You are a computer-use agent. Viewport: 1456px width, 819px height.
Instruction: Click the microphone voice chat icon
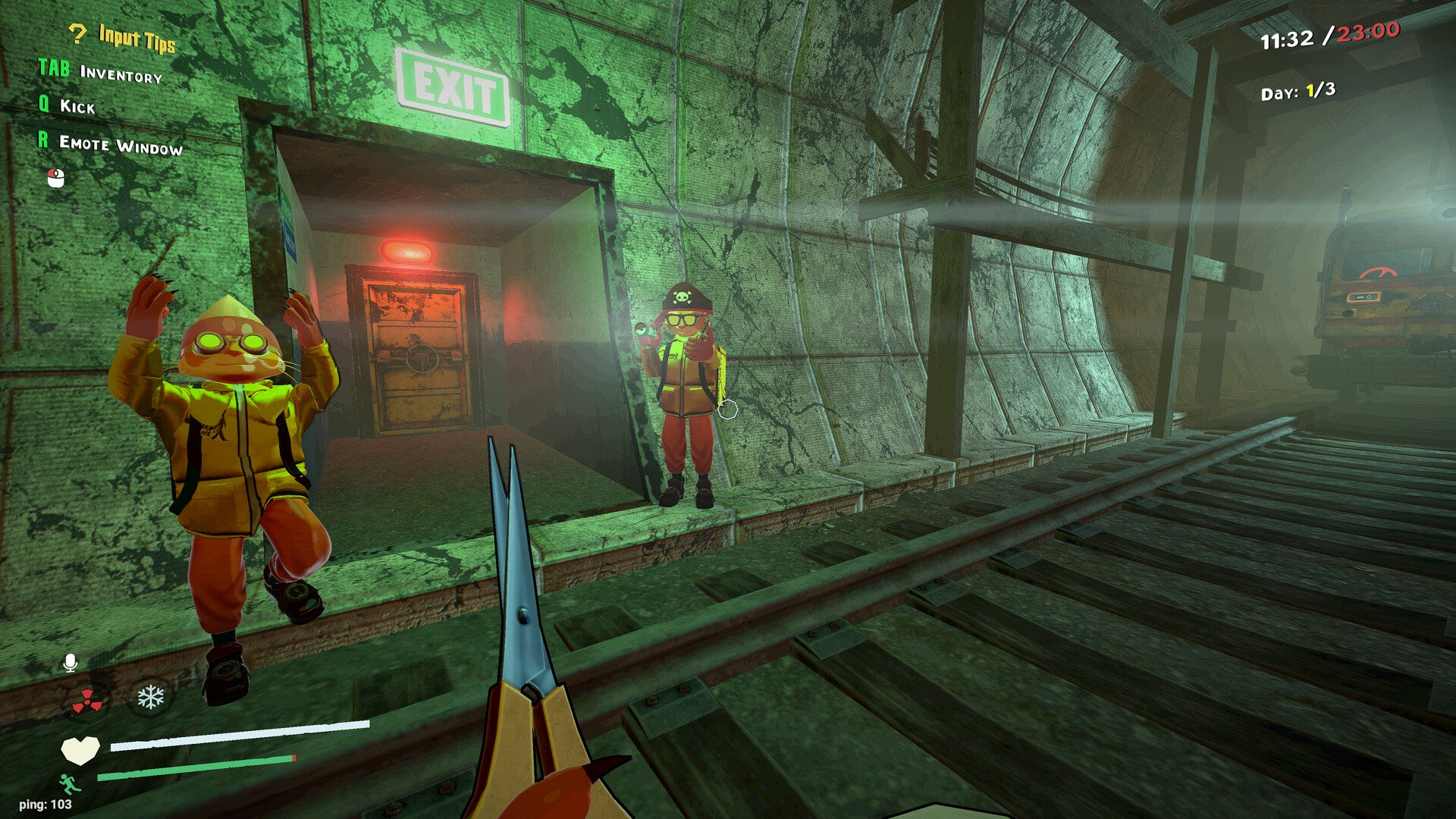tap(70, 663)
